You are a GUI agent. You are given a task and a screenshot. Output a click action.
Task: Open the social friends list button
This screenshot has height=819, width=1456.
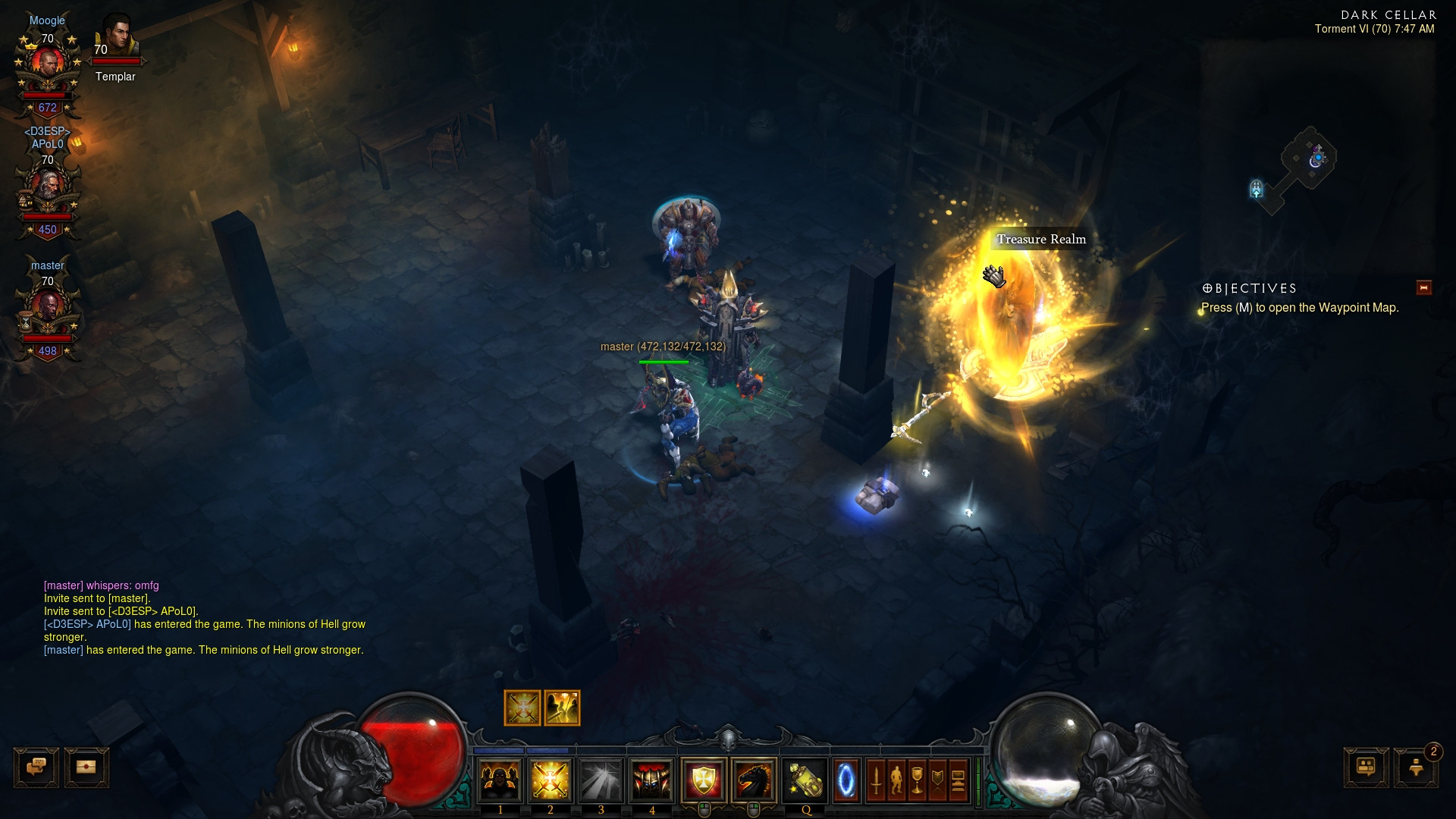point(1366,767)
